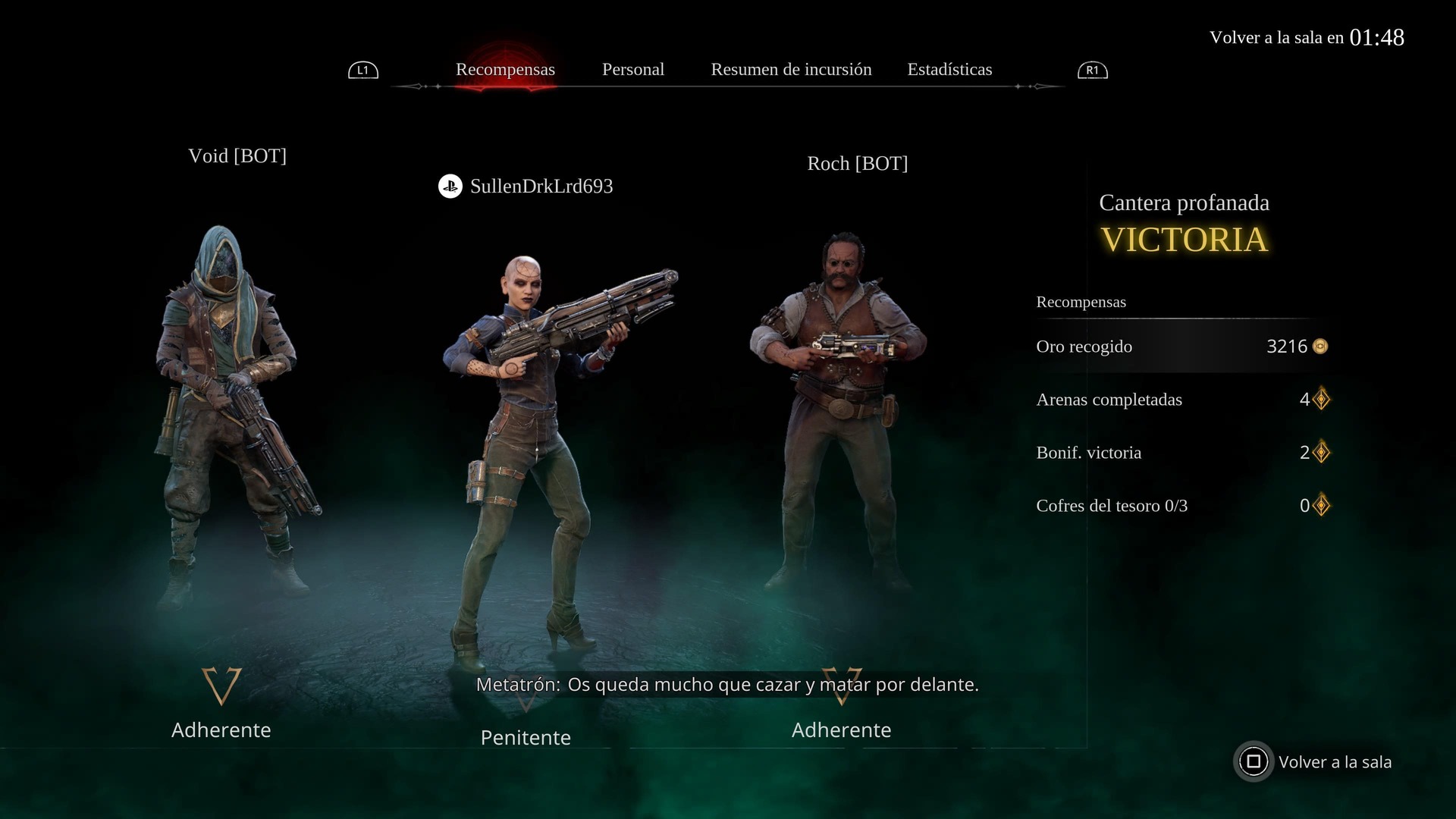Select the Estadísticas tab

click(949, 70)
